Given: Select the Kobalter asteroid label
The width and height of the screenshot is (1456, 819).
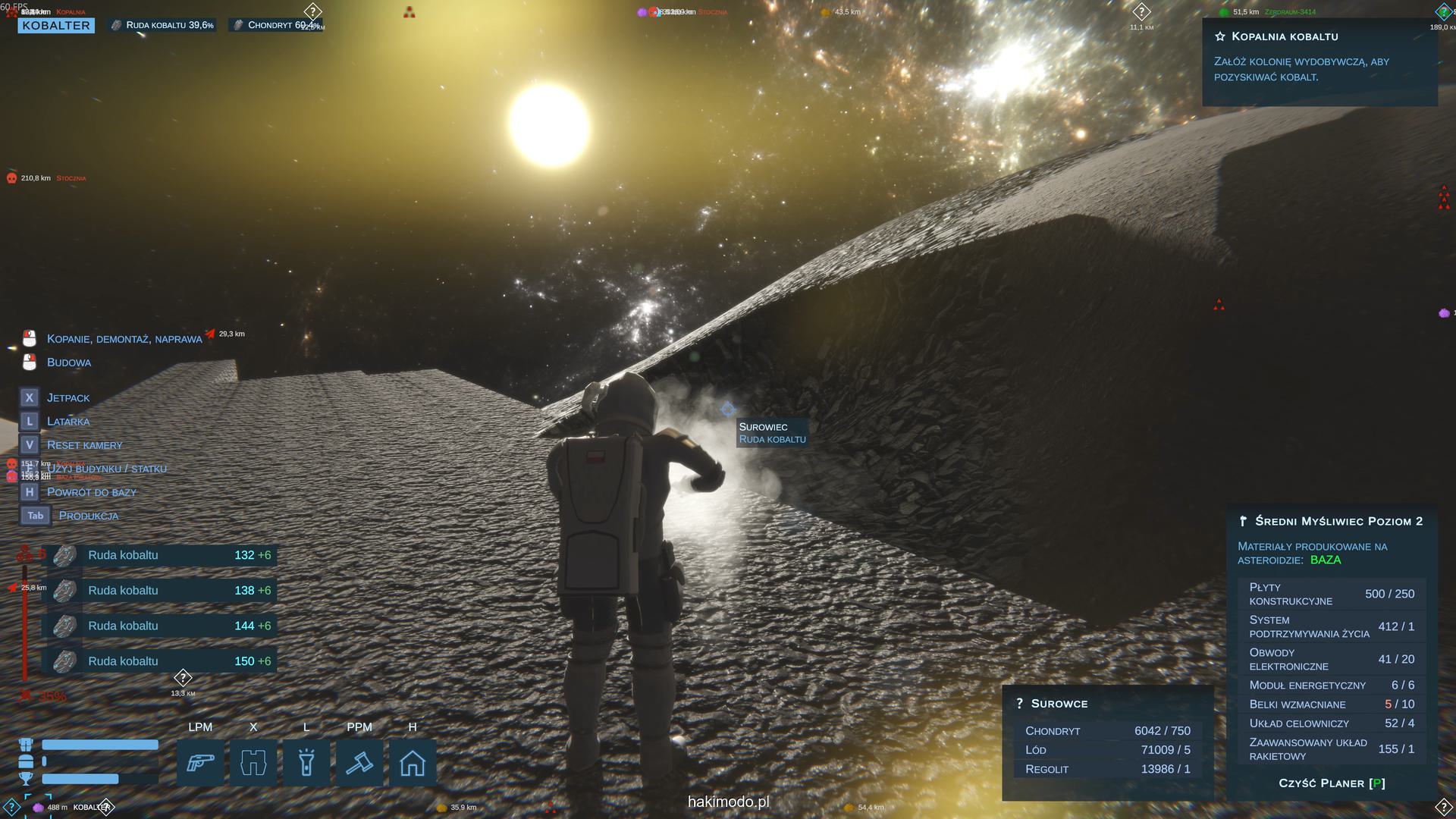Looking at the screenshot, I should tap(56, 26).
